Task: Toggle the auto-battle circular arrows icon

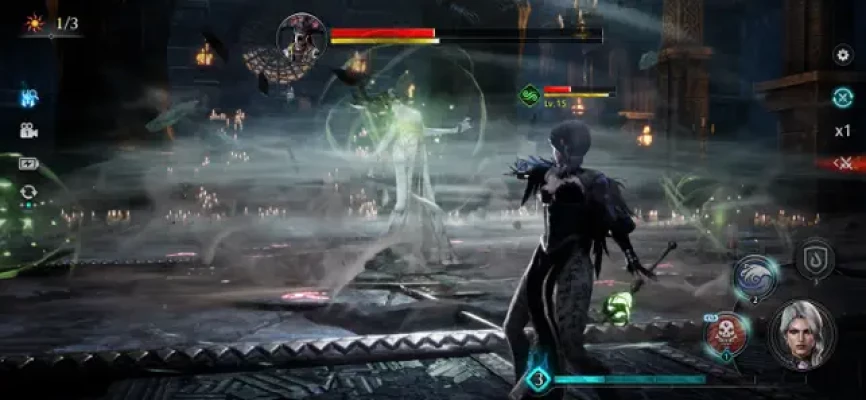Action: 842,97
